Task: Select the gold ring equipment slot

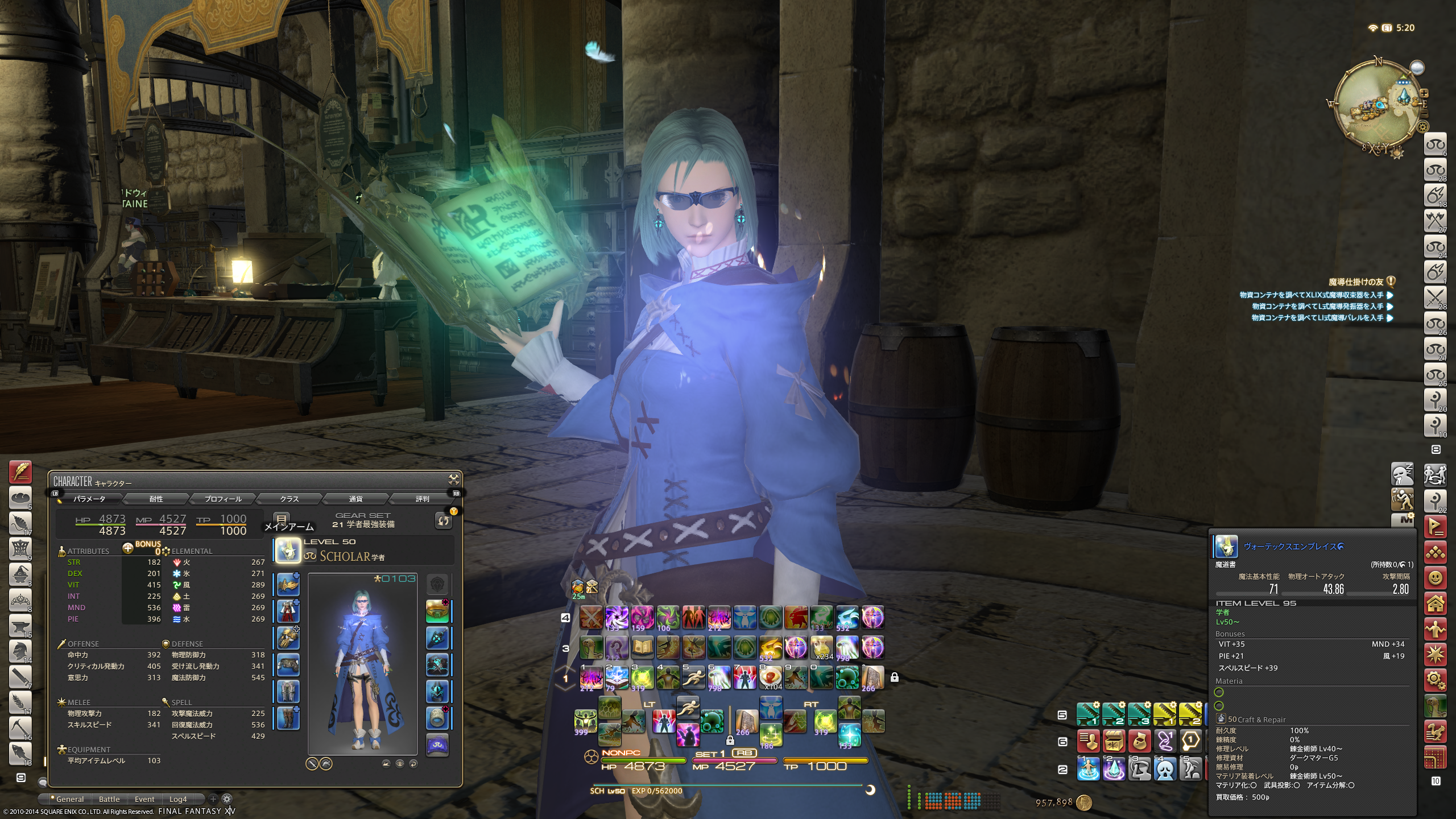Action: tap(437, 611)
